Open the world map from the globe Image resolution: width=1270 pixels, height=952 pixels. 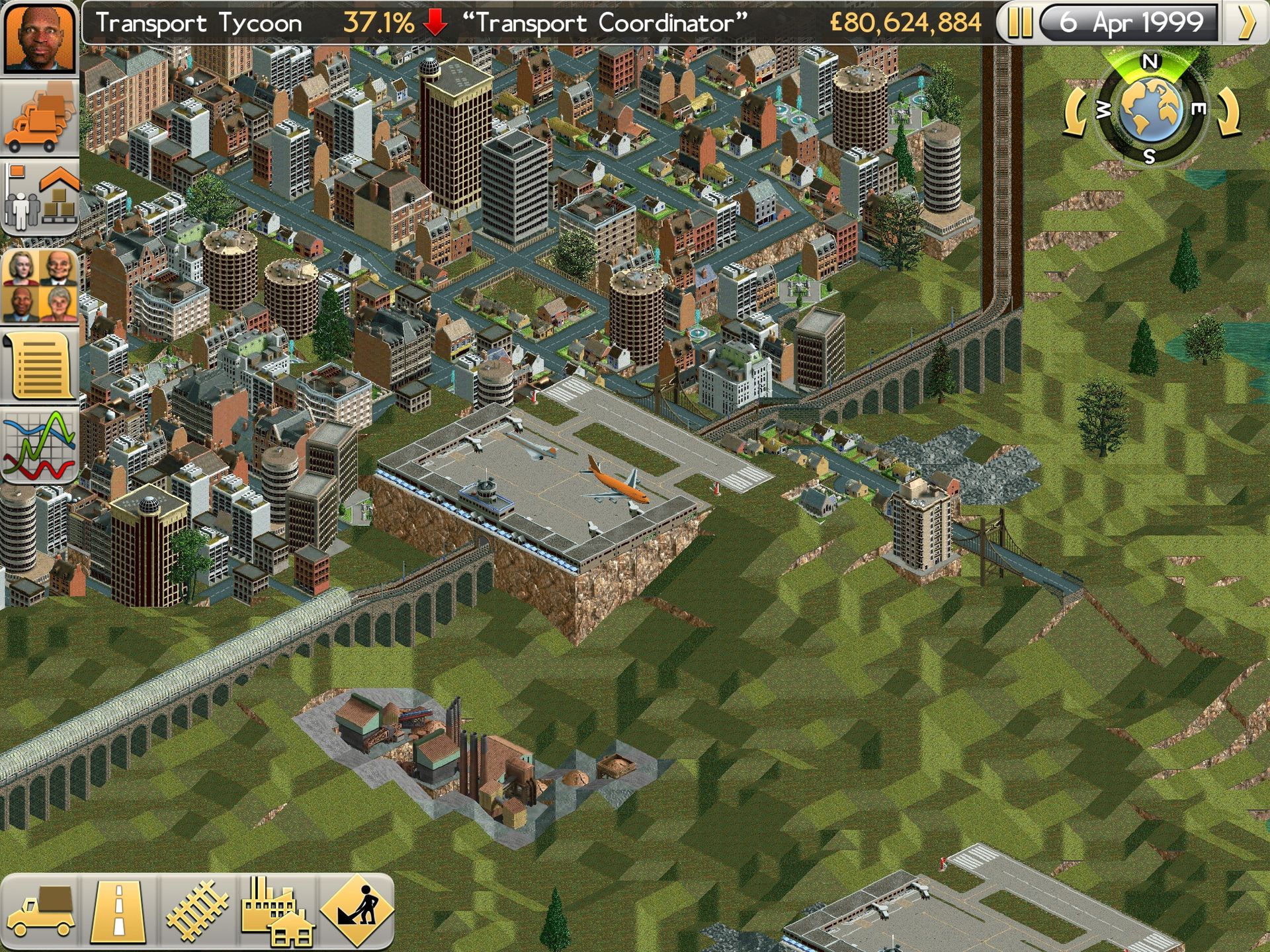click(1151, 109)
